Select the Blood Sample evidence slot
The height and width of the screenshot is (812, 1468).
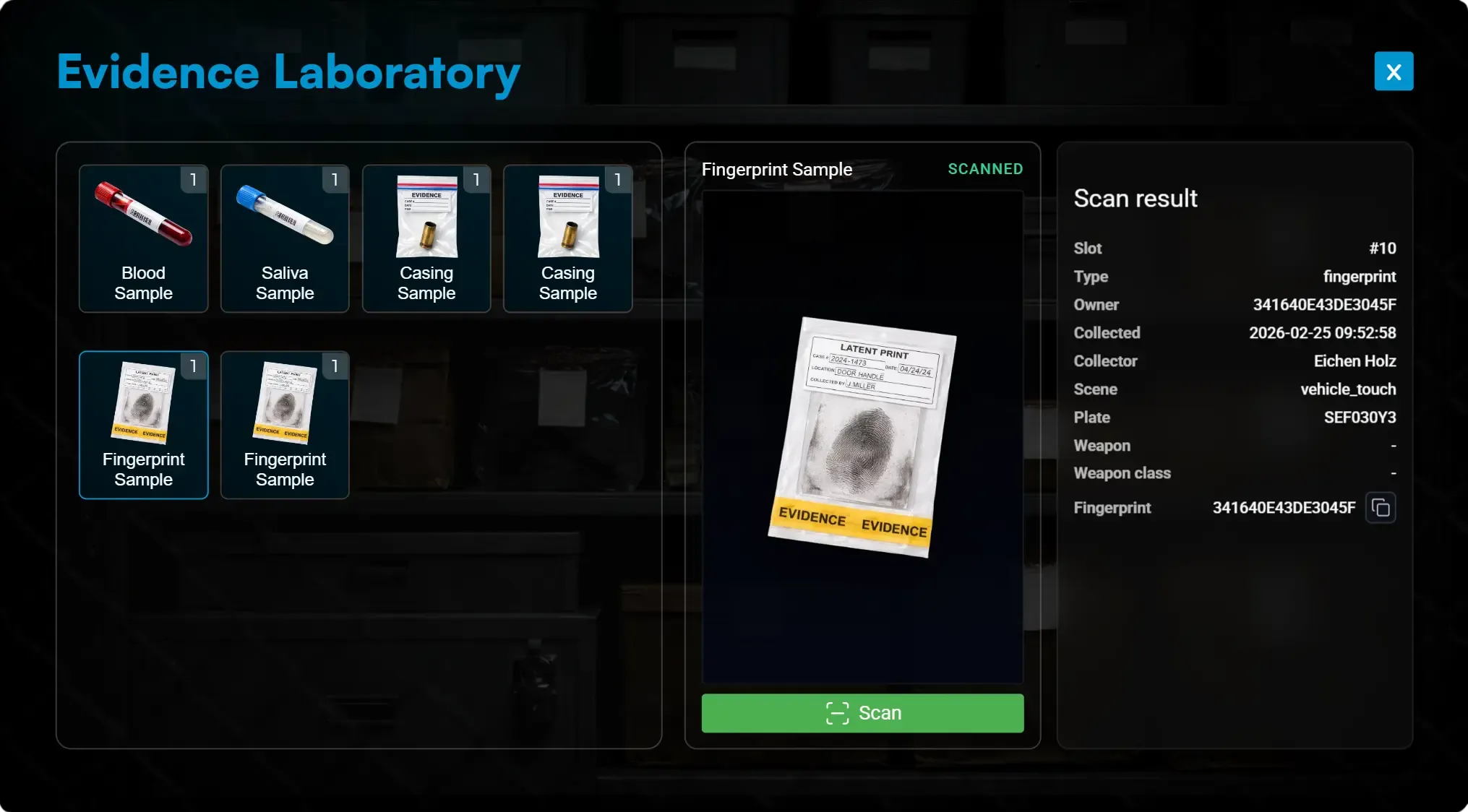(143, 239)
